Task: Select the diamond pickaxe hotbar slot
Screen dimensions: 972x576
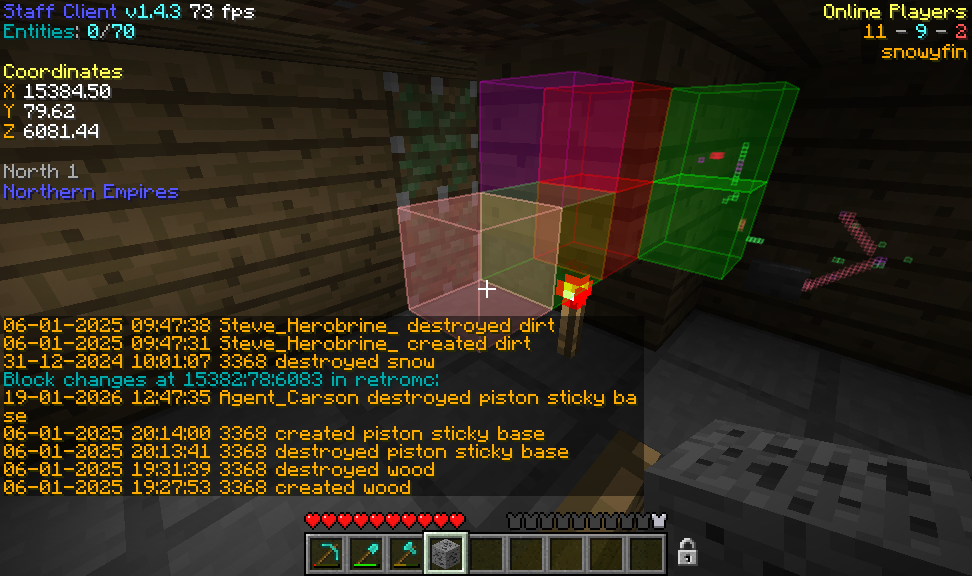Action: click(x=325, y=553)
